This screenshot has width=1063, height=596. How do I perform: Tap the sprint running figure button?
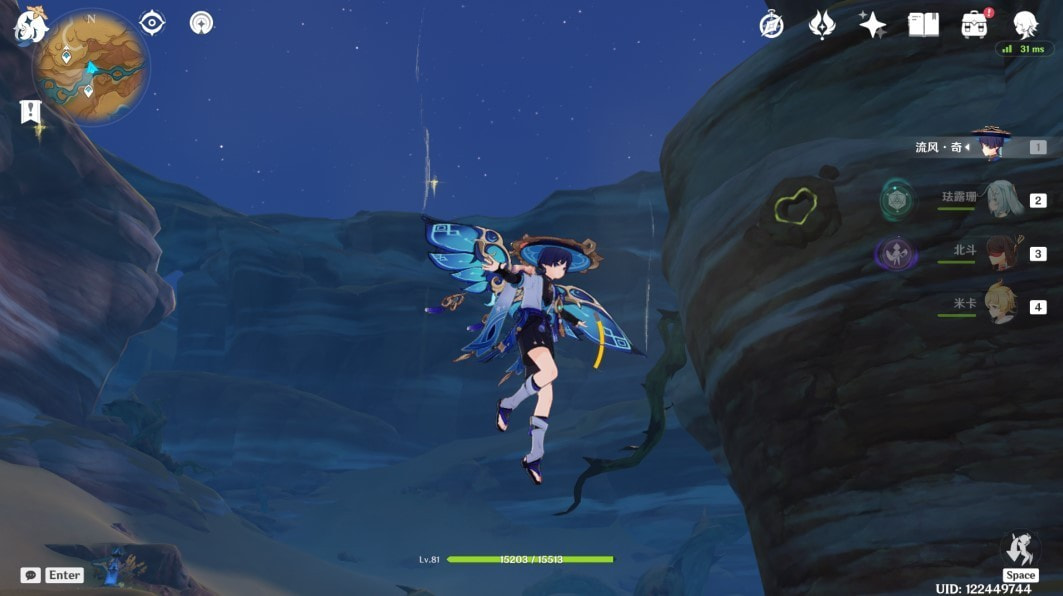tap(1020, 549)
